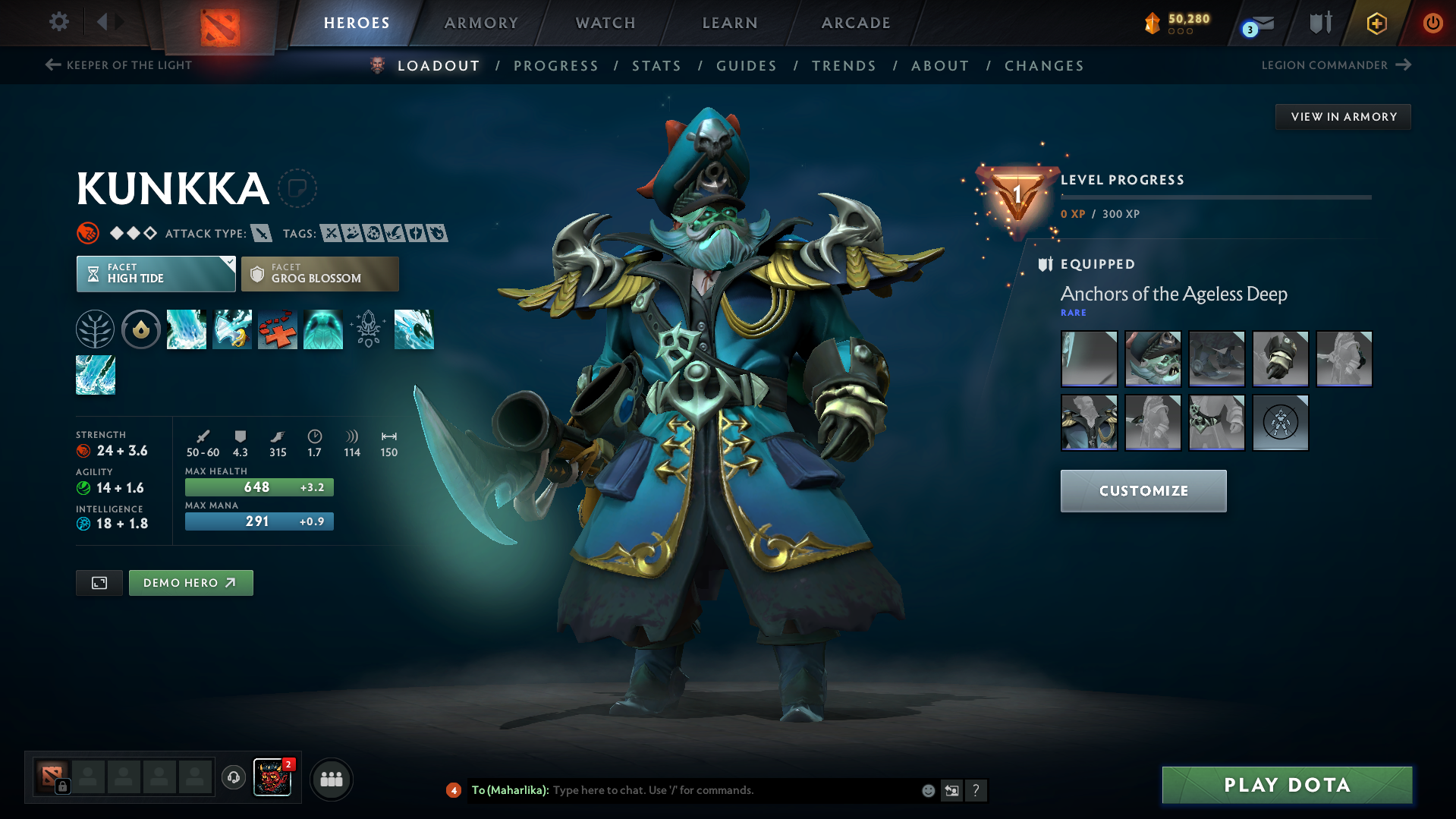Screen dimensions: 1456x819
Task: Click the PLAY DOTA button
Action: click(1286, 785)
